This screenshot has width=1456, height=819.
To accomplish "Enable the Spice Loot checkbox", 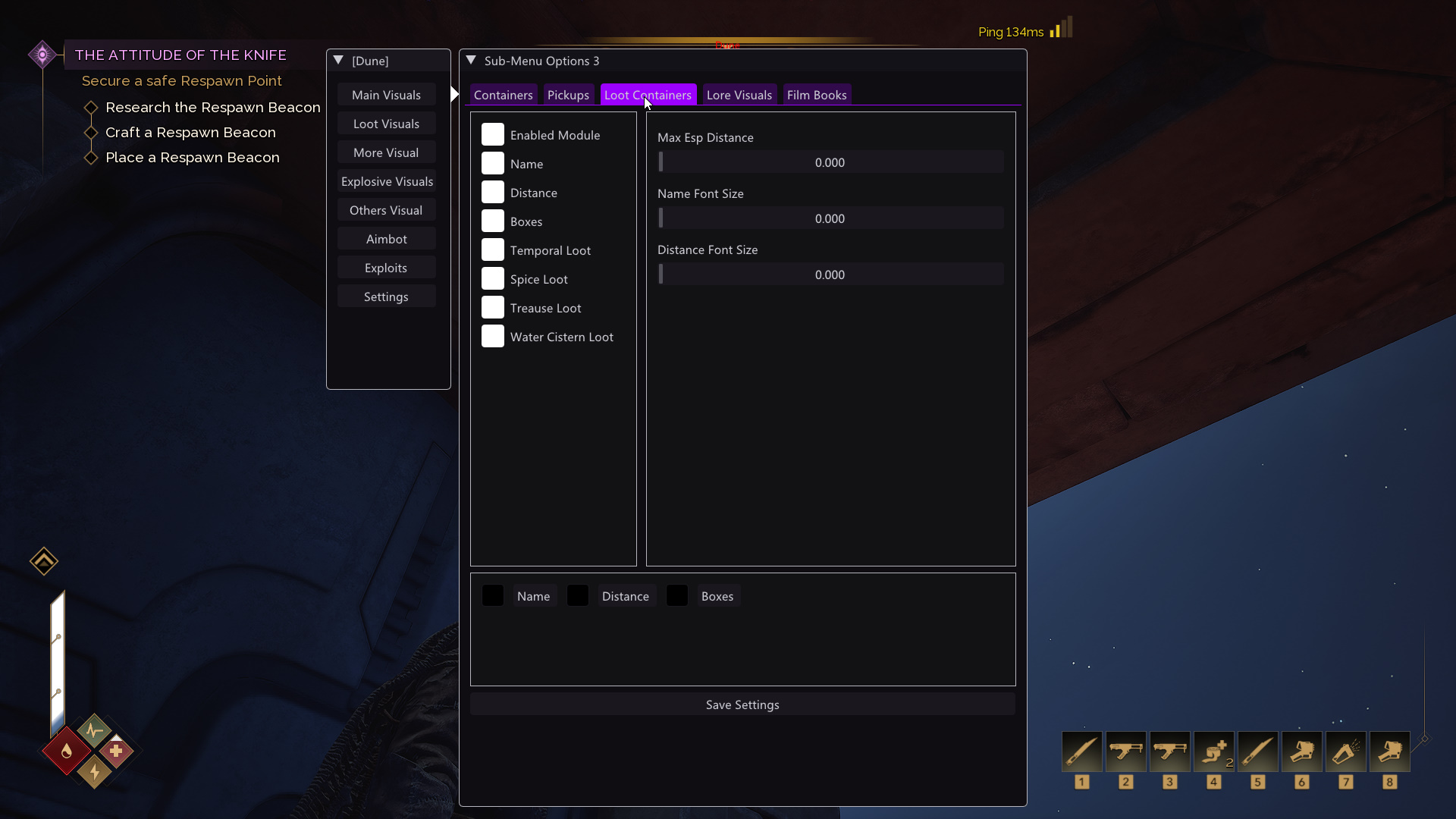I will pos(493,279).
